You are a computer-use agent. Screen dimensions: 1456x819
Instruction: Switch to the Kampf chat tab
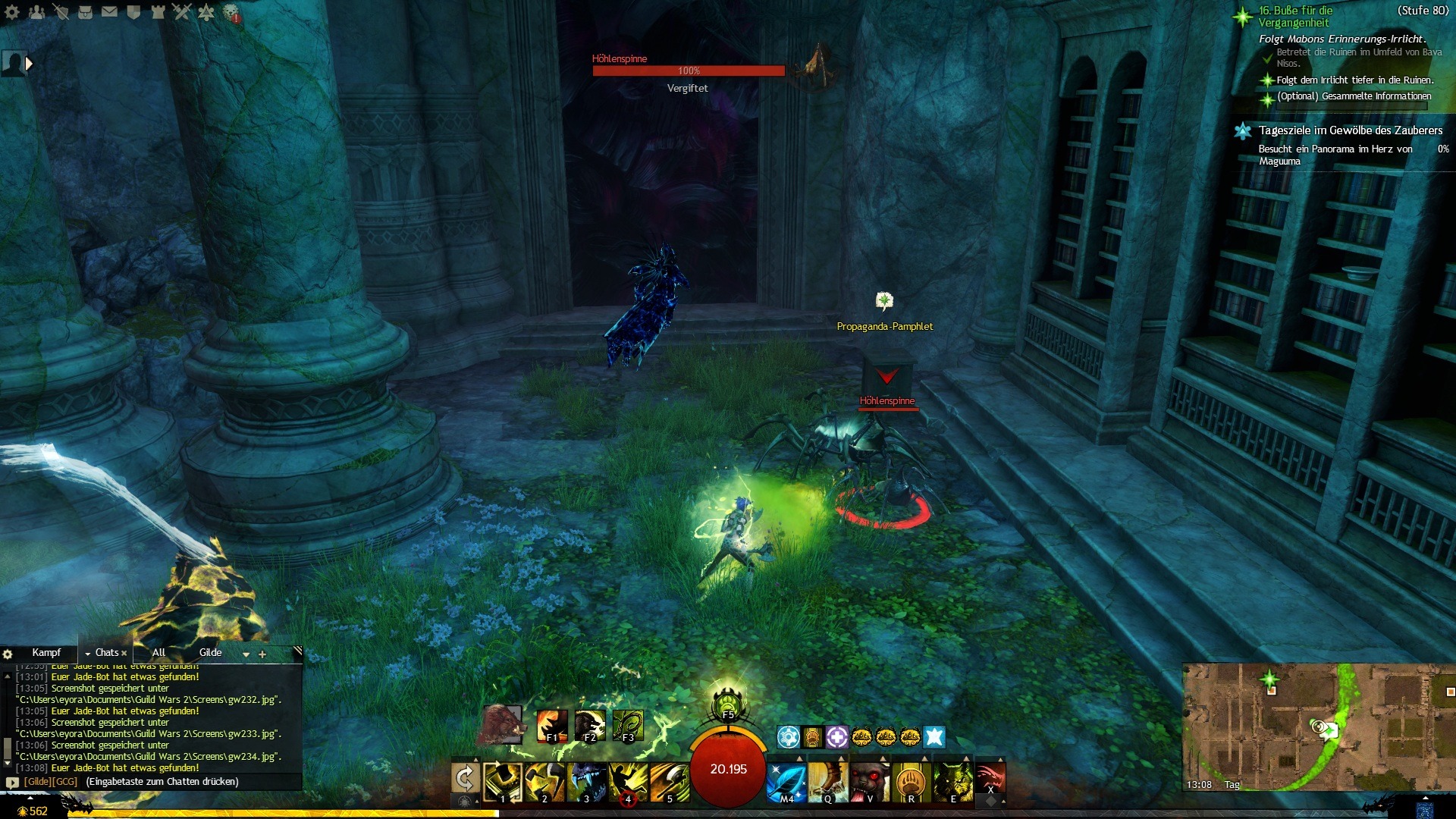46,653
